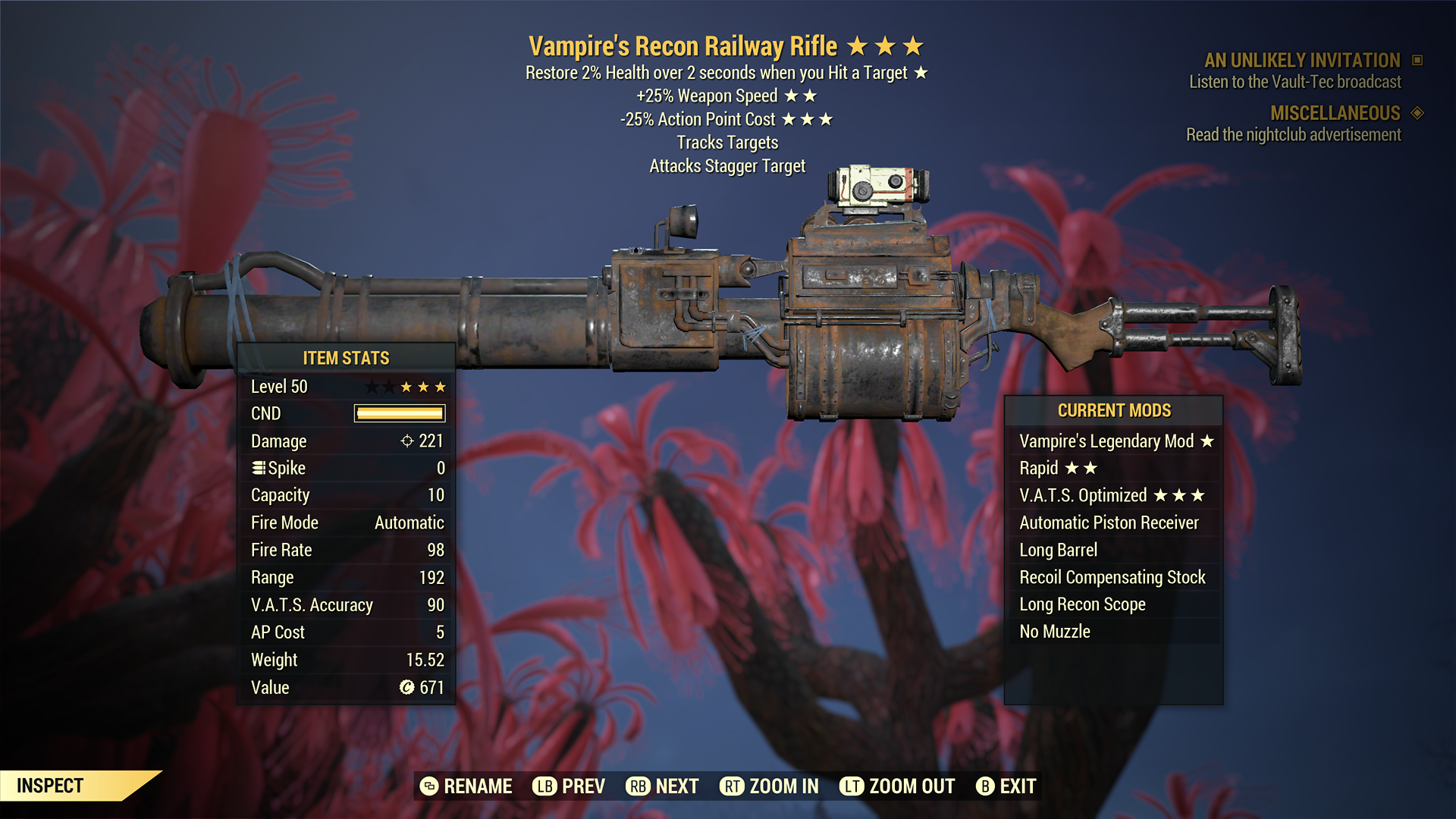The image size is (1456, 819).
Task: Show the Next item
Action: pos(662,786)
